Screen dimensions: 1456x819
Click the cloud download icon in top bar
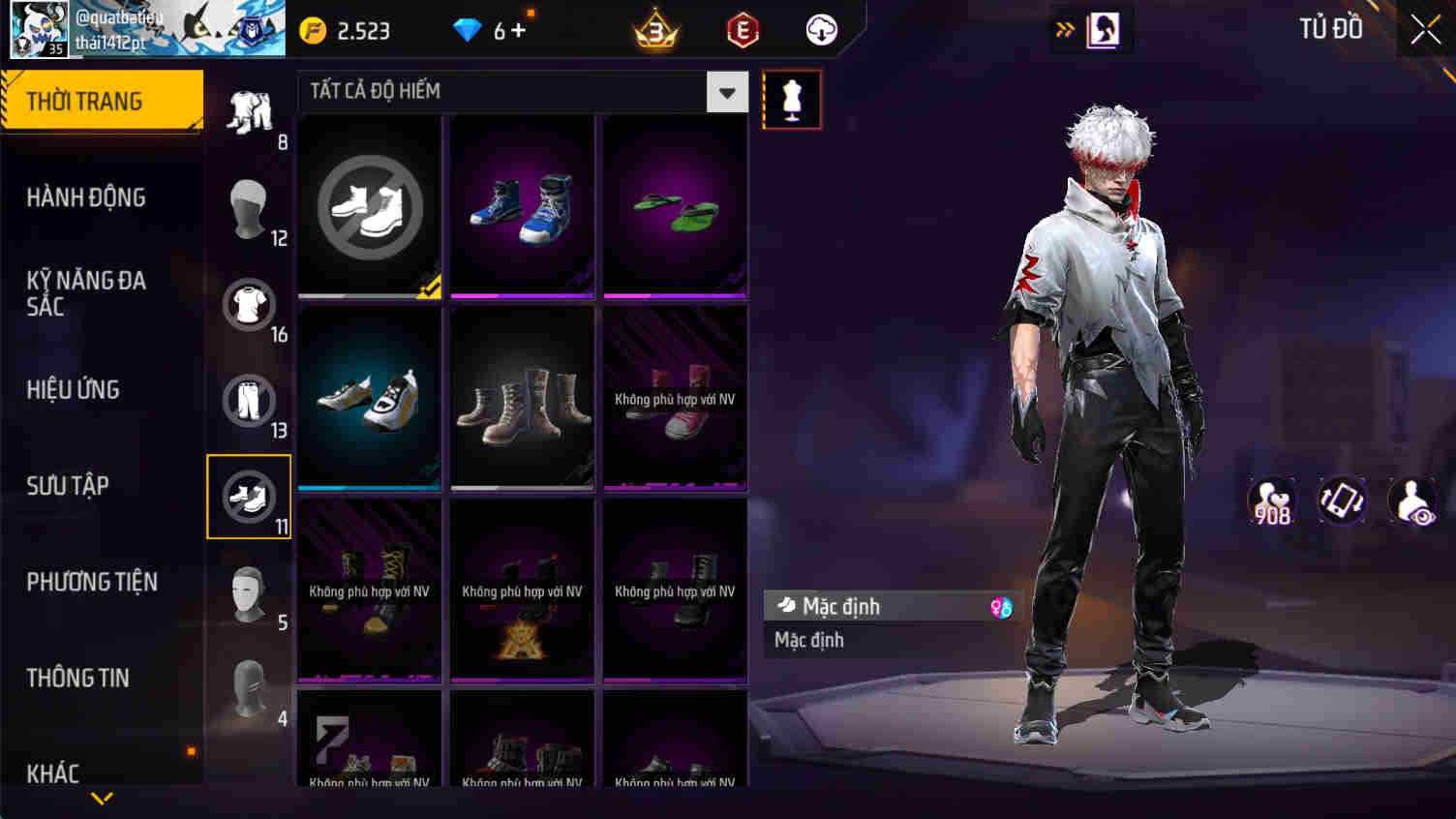(x=822, y=29)
